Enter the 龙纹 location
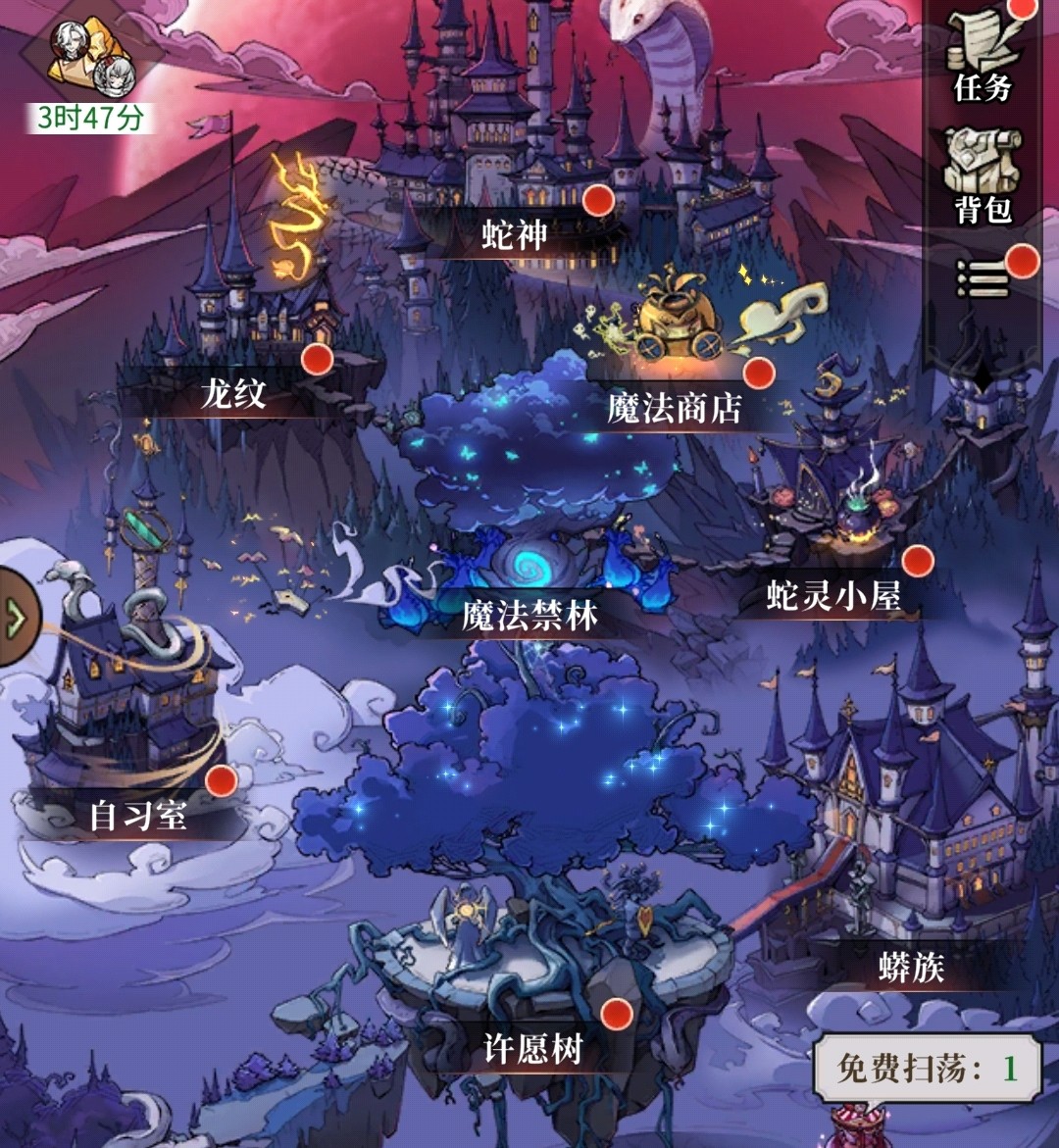 pos(233,393)
